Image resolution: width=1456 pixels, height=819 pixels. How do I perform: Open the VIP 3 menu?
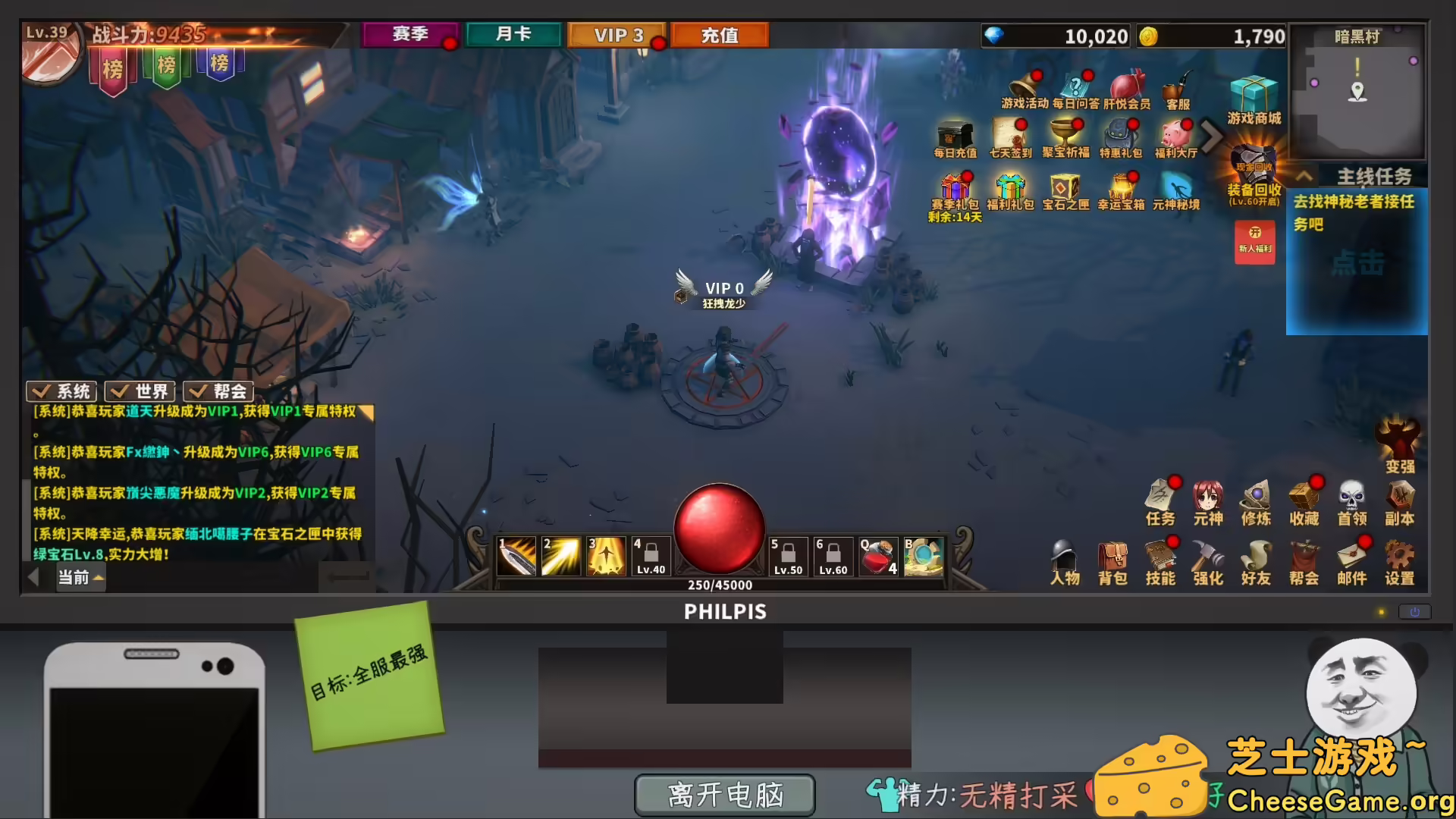[617, 33]
